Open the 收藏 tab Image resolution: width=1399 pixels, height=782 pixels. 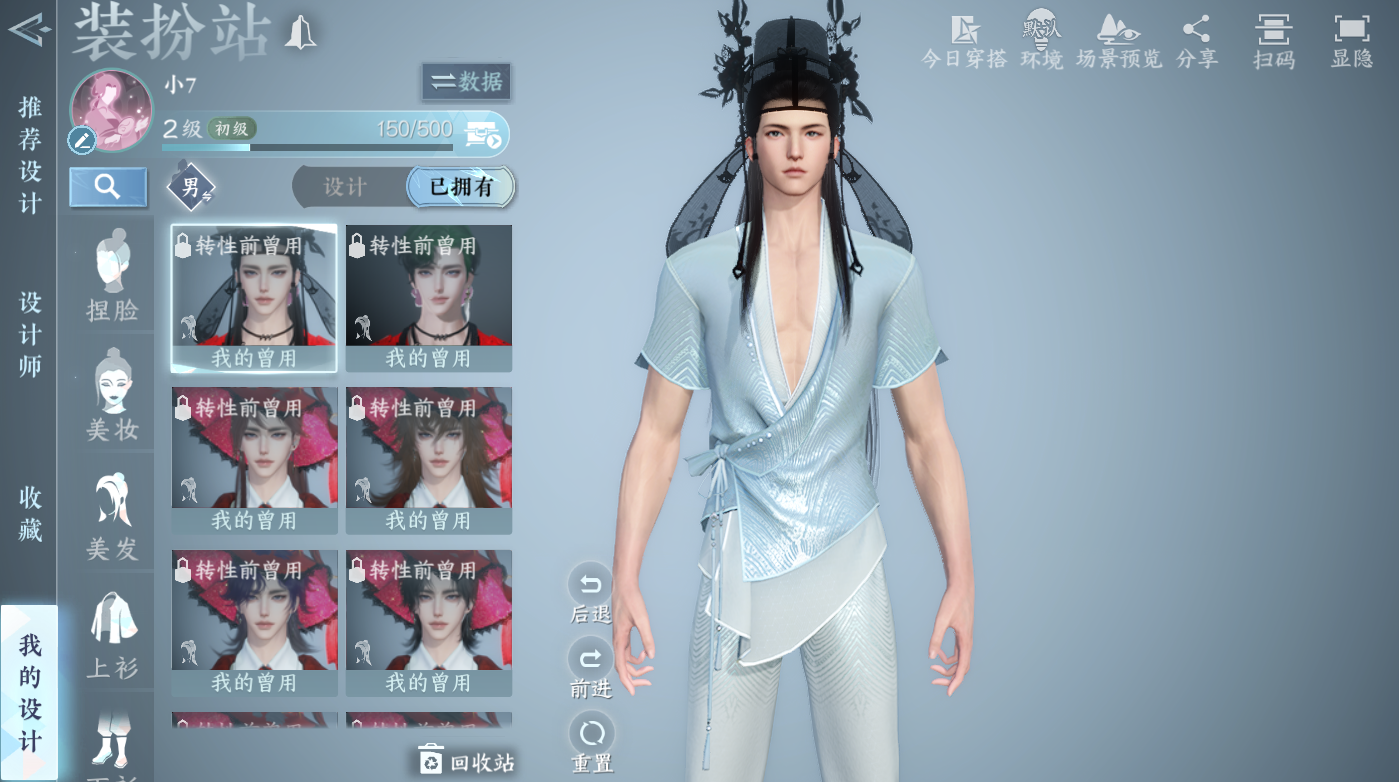30,513
